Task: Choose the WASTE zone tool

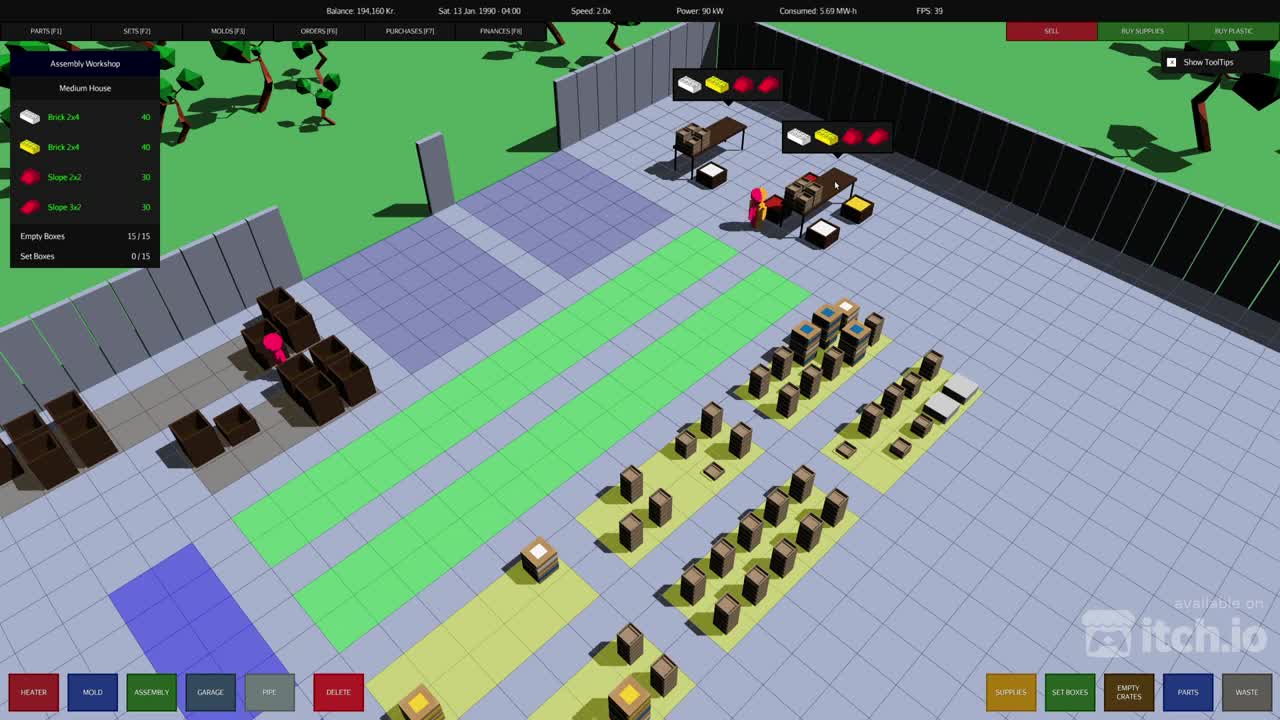Action: [x=1247, y=692]
